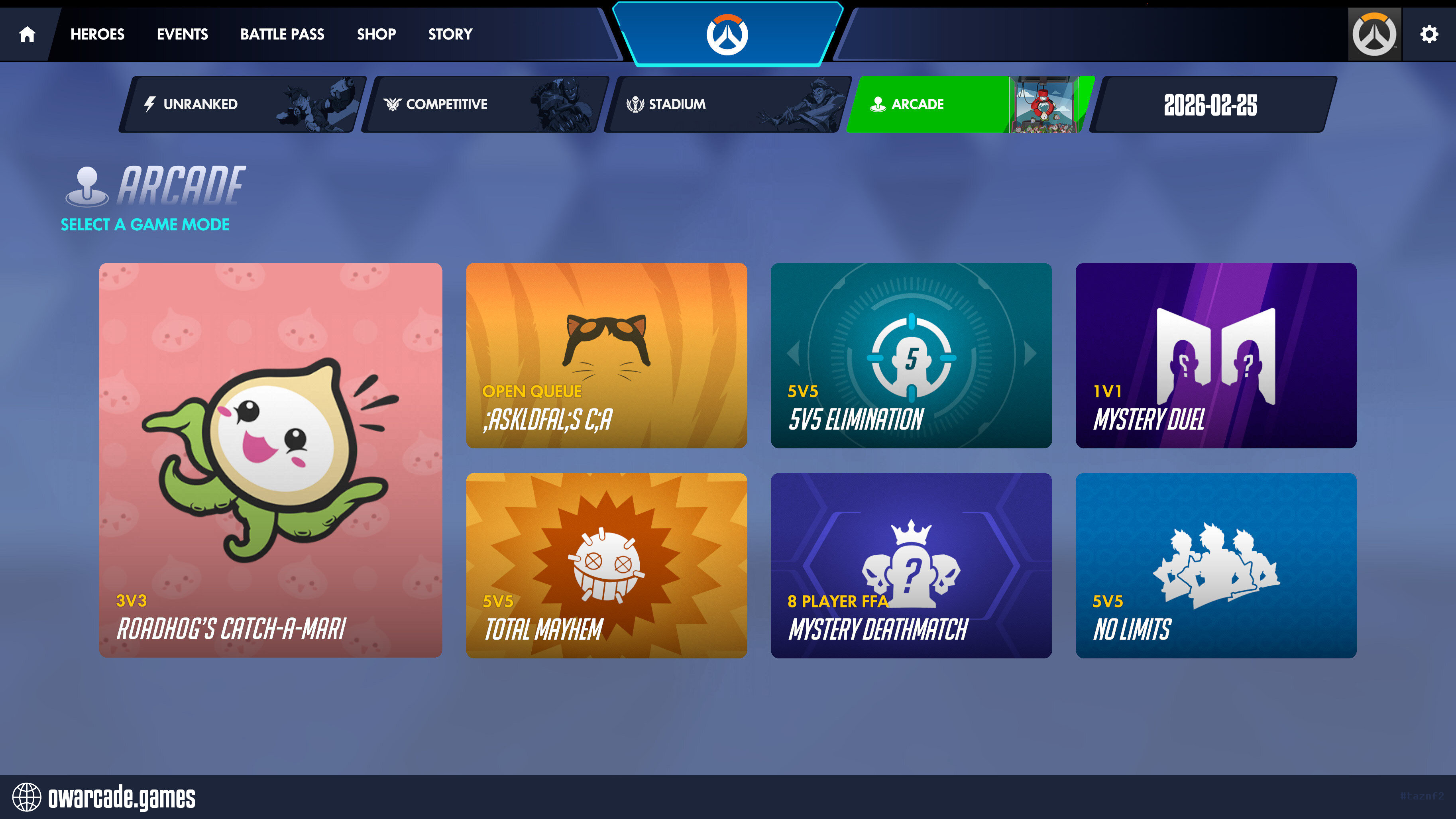Open the settings gear
Viewport: 1456px width, 819px height.
click(x=1428, y=35)
